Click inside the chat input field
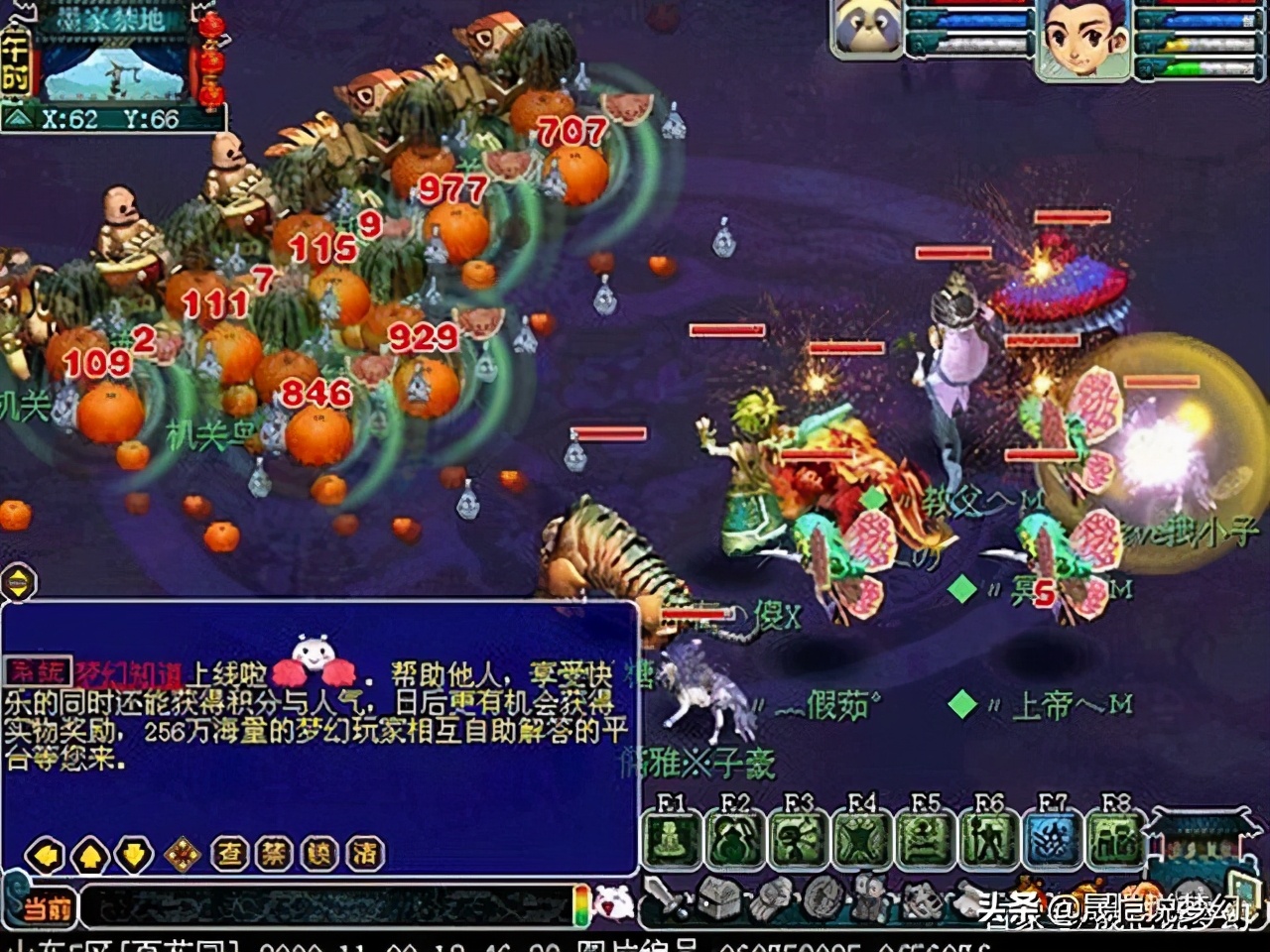1270x952 pixels. pyautogui.click(x=327, y=905)
